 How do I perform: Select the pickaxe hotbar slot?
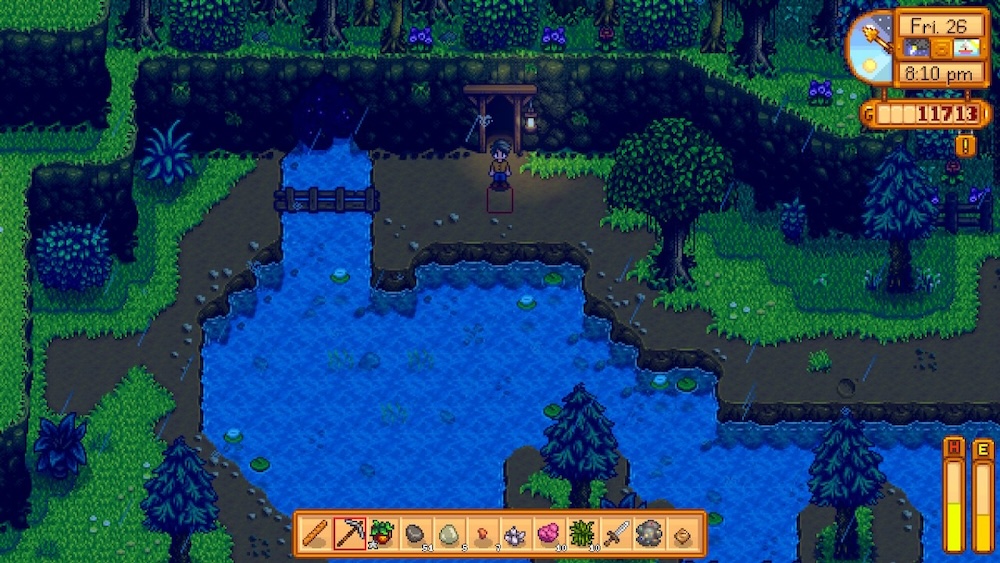[349, 533]
